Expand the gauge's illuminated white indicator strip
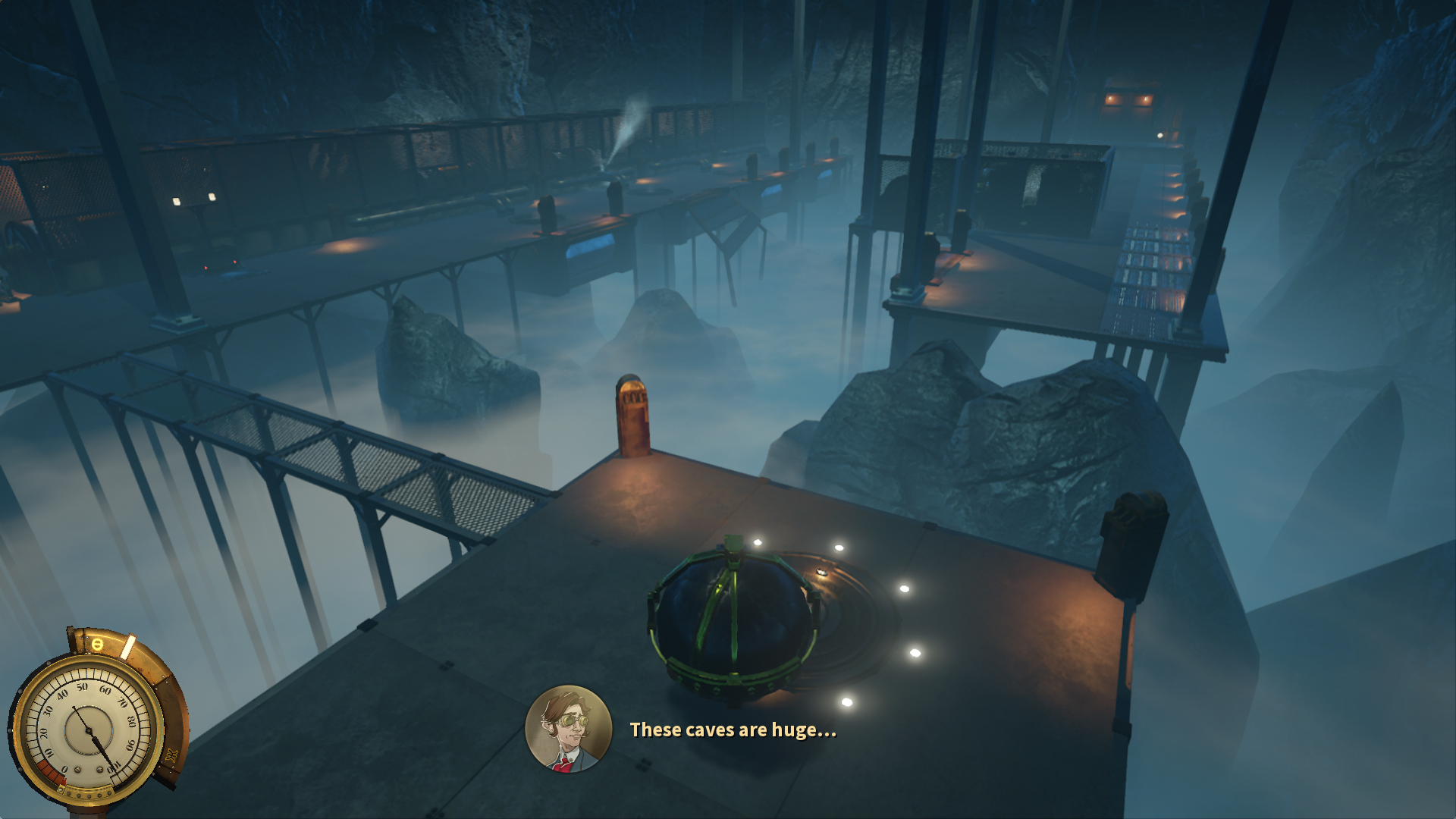1456x819 pixels. [x=128, y=648]
